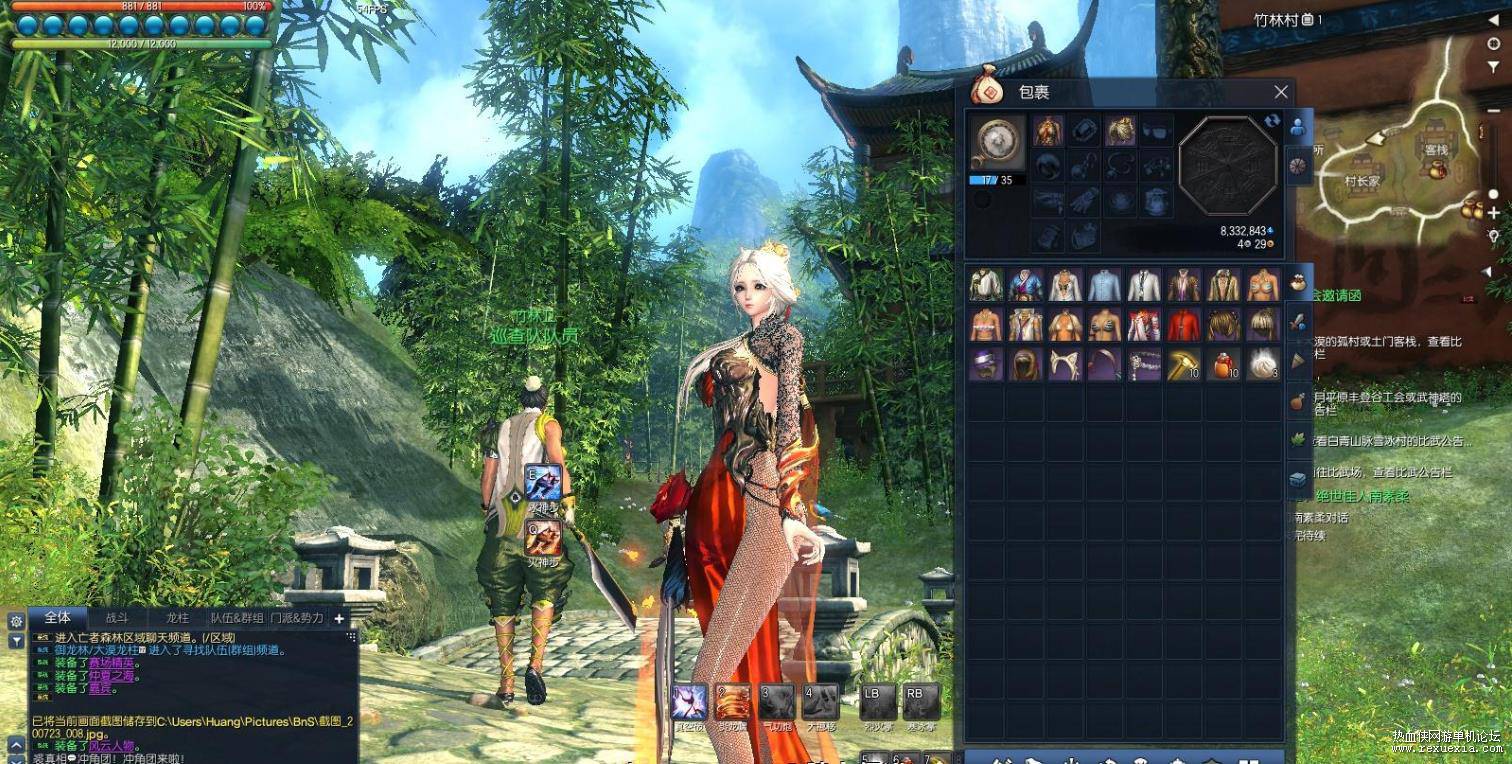Open the chat filter funnel button
Viewport: 1512px width, 764px height.
pyautogui.click(x=16, y=641)
